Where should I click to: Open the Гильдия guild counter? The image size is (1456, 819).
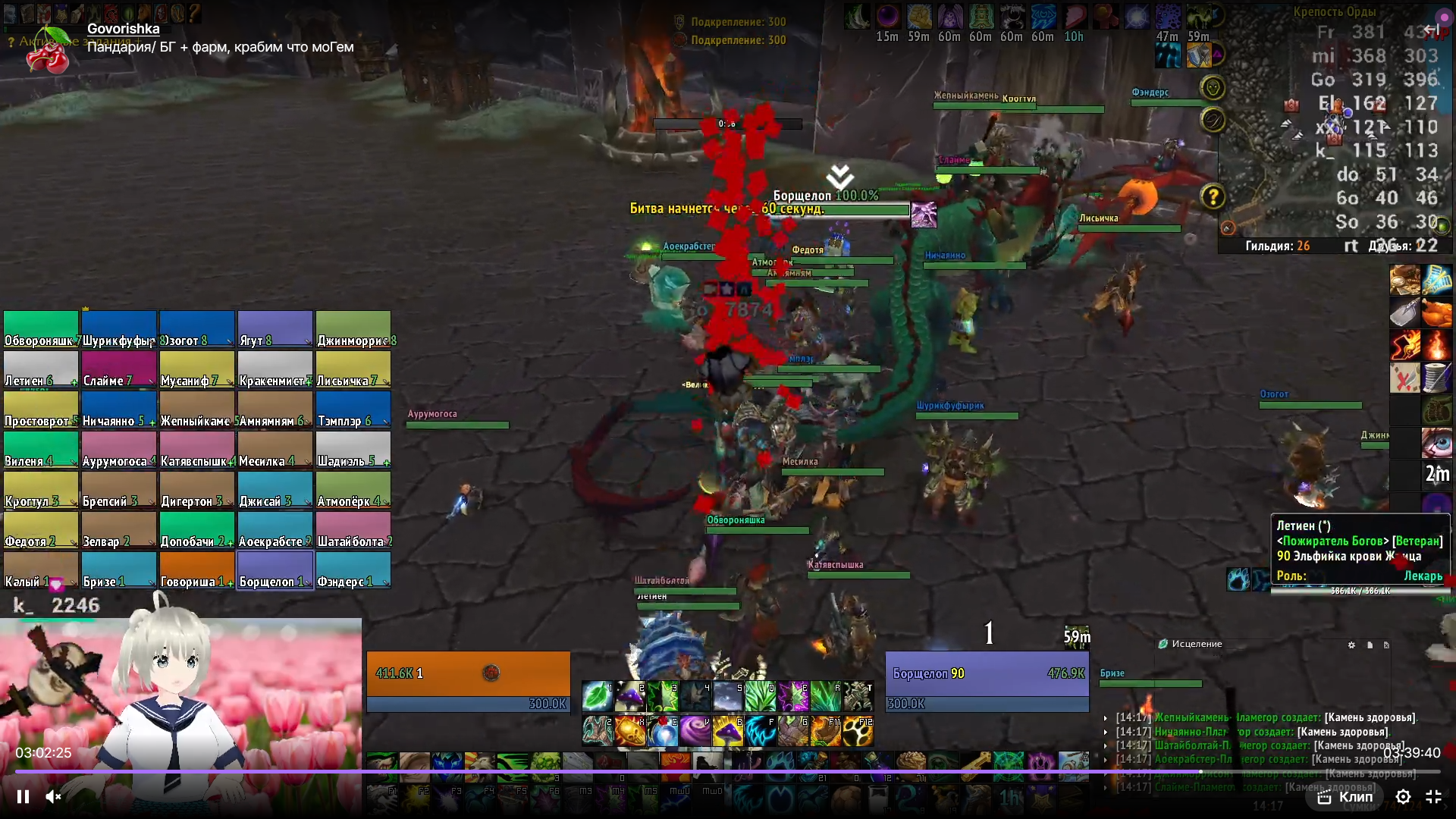click(1277, 246)
